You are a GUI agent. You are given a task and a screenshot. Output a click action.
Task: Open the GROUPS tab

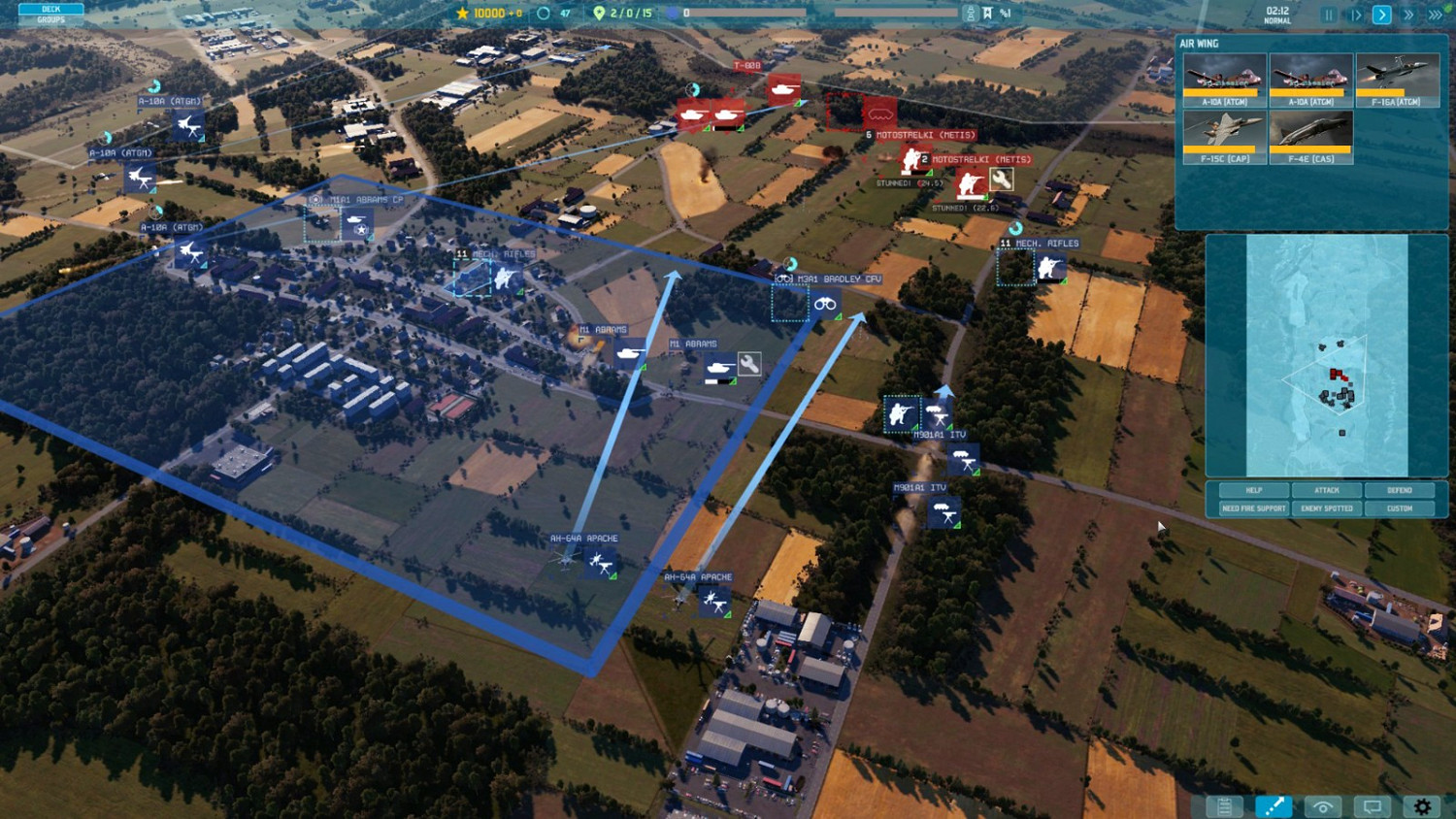click(x=51, y=19)
